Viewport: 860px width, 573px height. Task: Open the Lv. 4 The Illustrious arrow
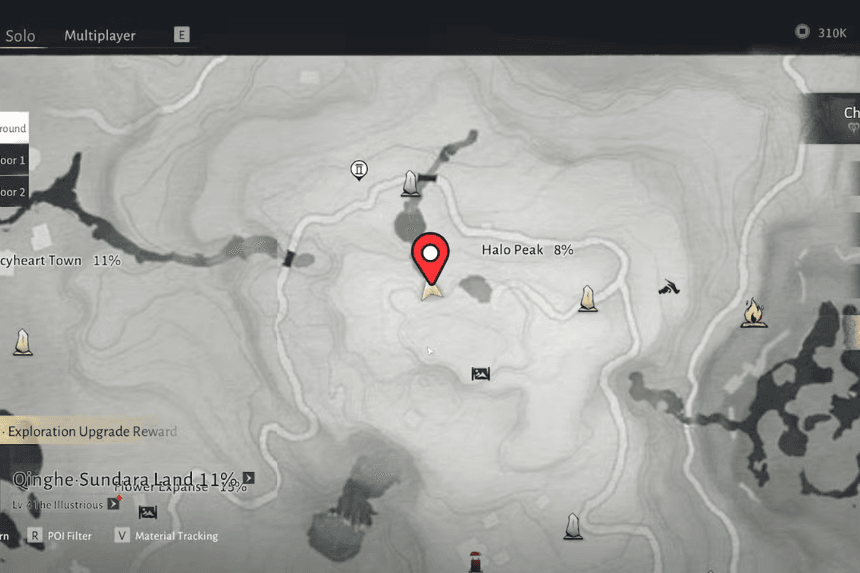(x=113, y=503)
